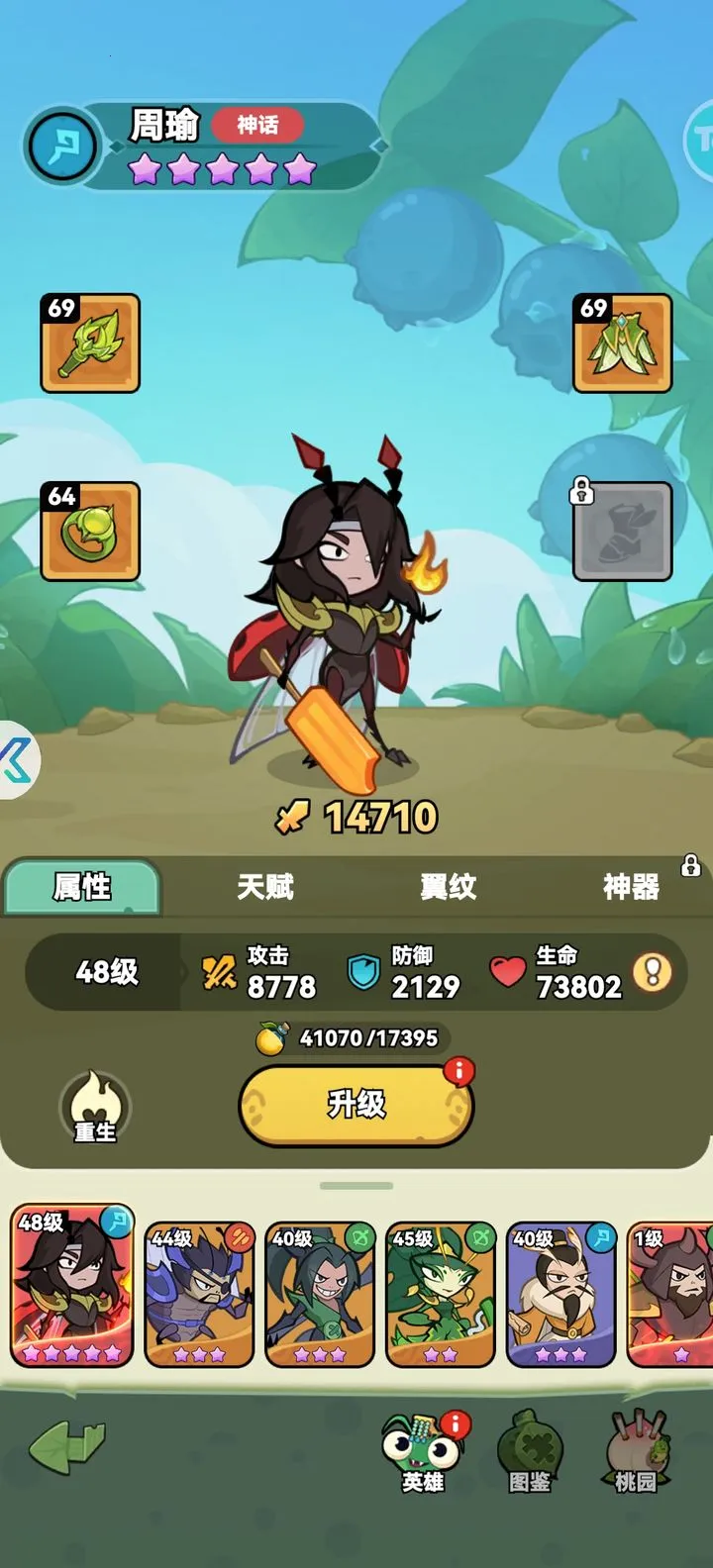This screenshot has height=1568, width=713.
Task: Open the 图鉴 codex menu
Action: [530, 1453]
